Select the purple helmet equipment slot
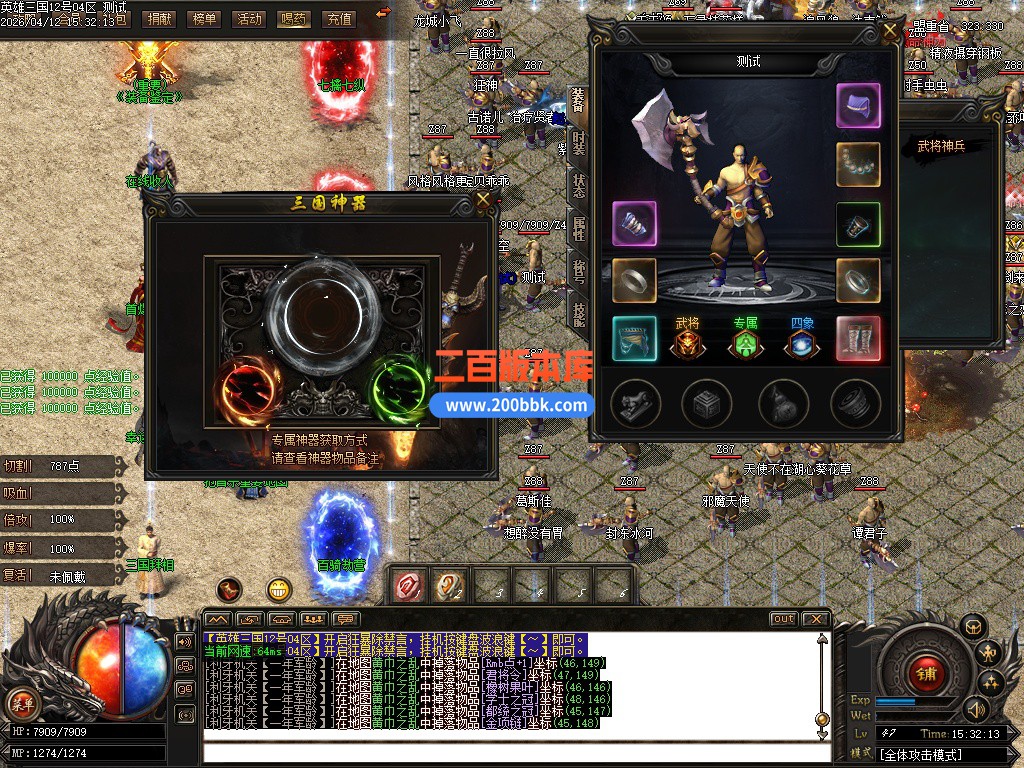The image size is (1024, 768). click(x=858, y=106)
